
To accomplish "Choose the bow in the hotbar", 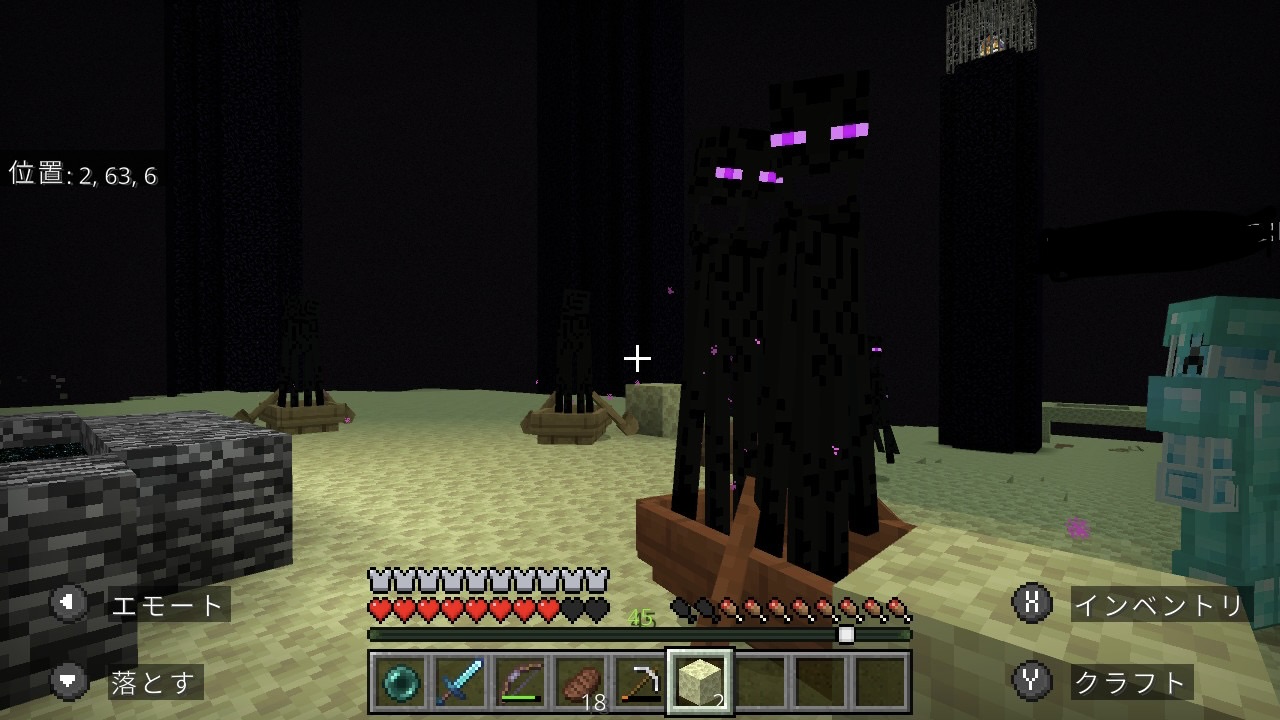I will click(x=520, y=682).
